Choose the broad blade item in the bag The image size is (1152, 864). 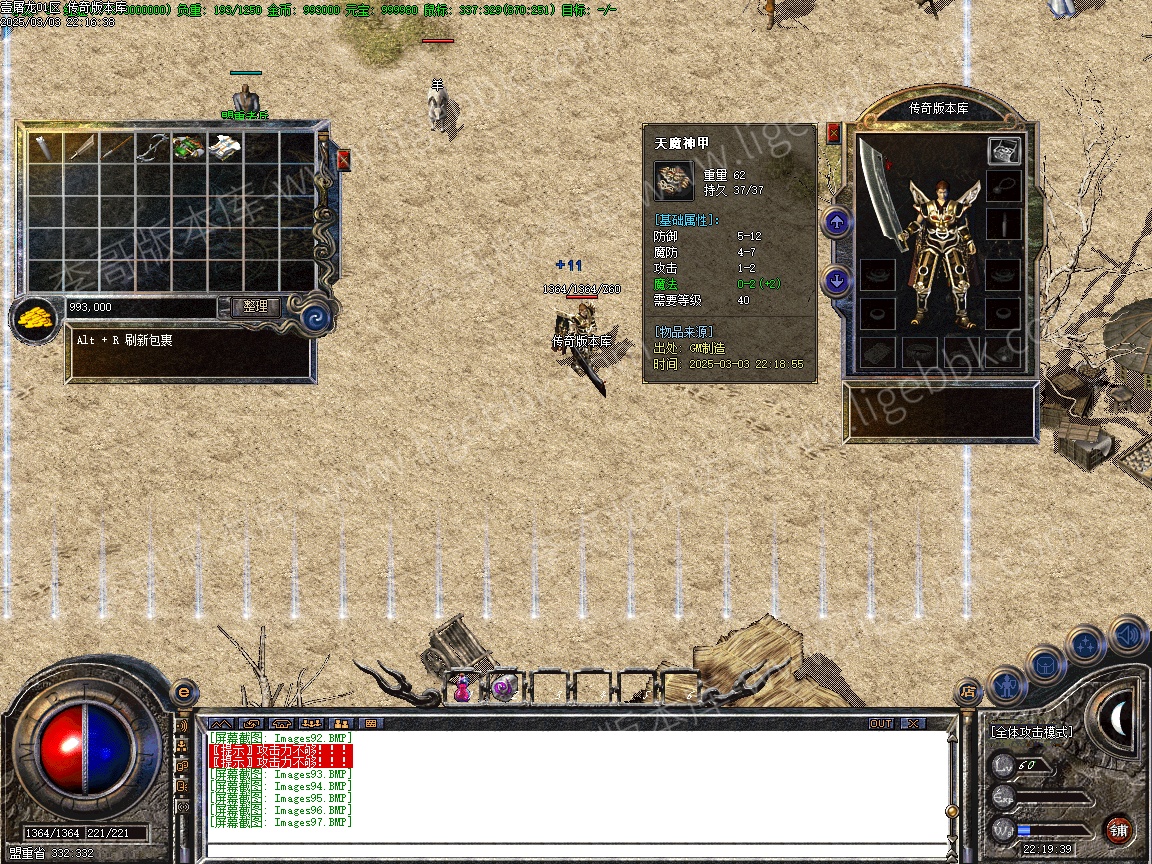(x=81, y=148)
